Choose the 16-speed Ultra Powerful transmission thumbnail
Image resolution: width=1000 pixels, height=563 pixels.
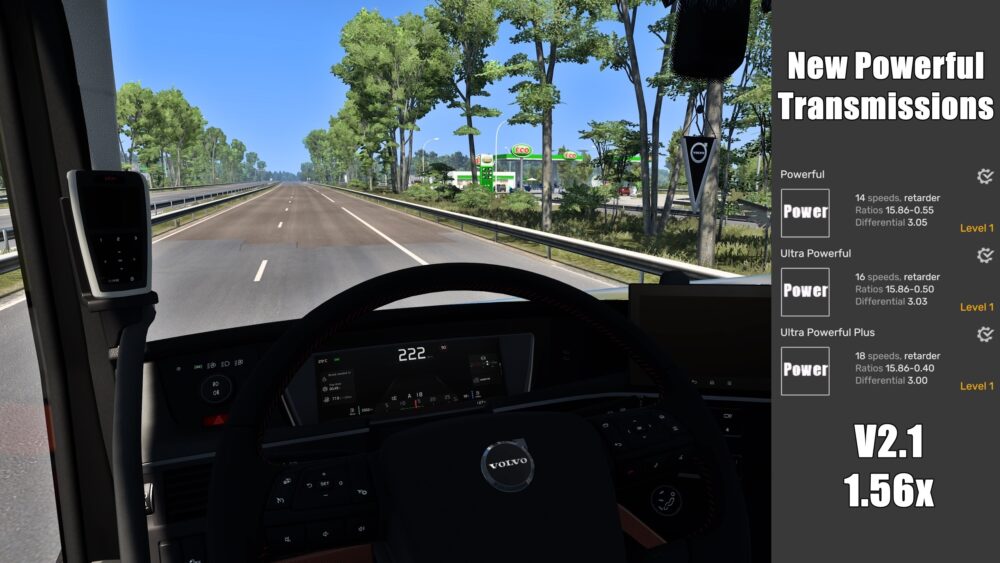[805, 291]
